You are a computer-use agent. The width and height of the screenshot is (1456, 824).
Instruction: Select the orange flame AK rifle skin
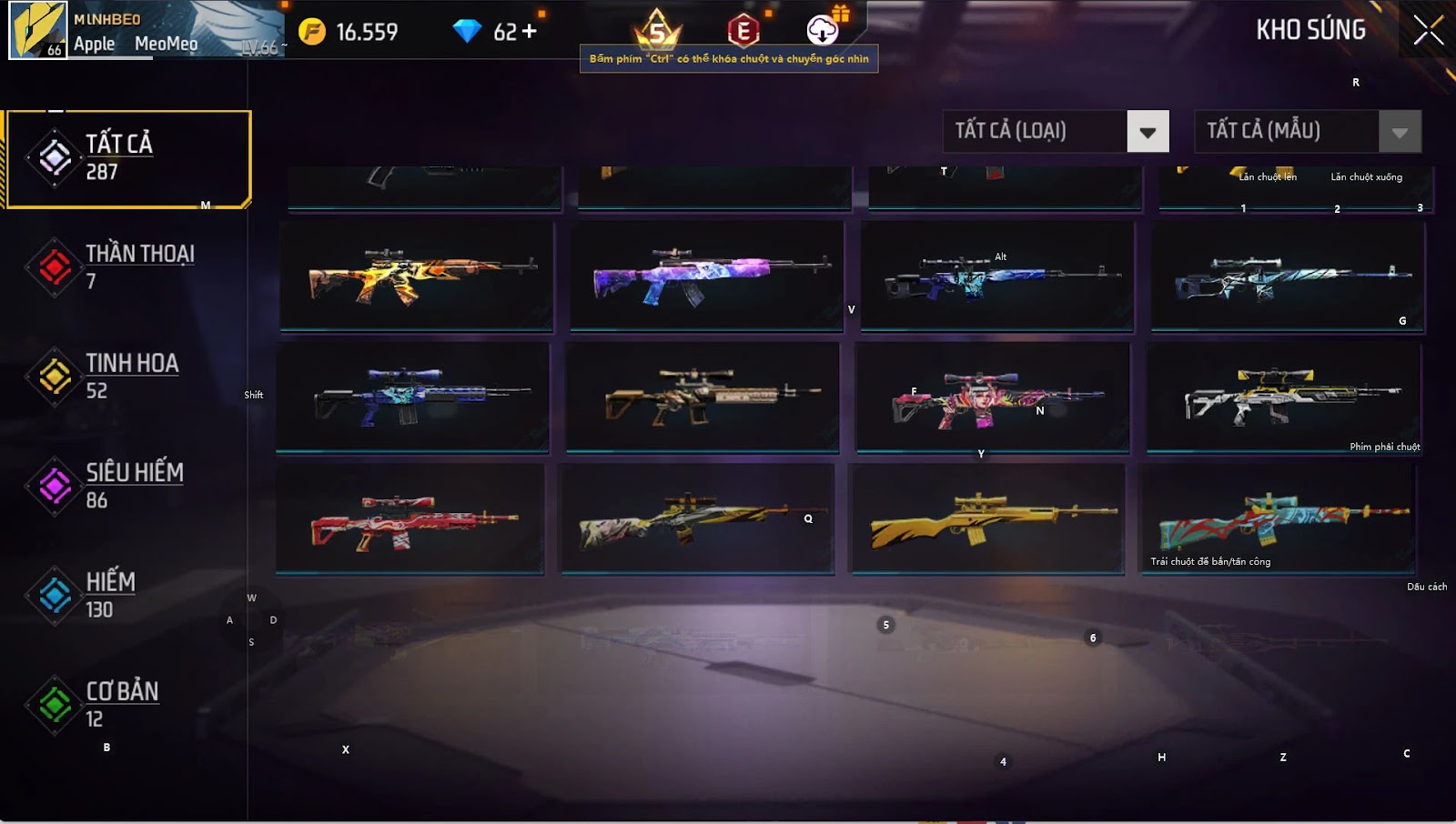417,275
